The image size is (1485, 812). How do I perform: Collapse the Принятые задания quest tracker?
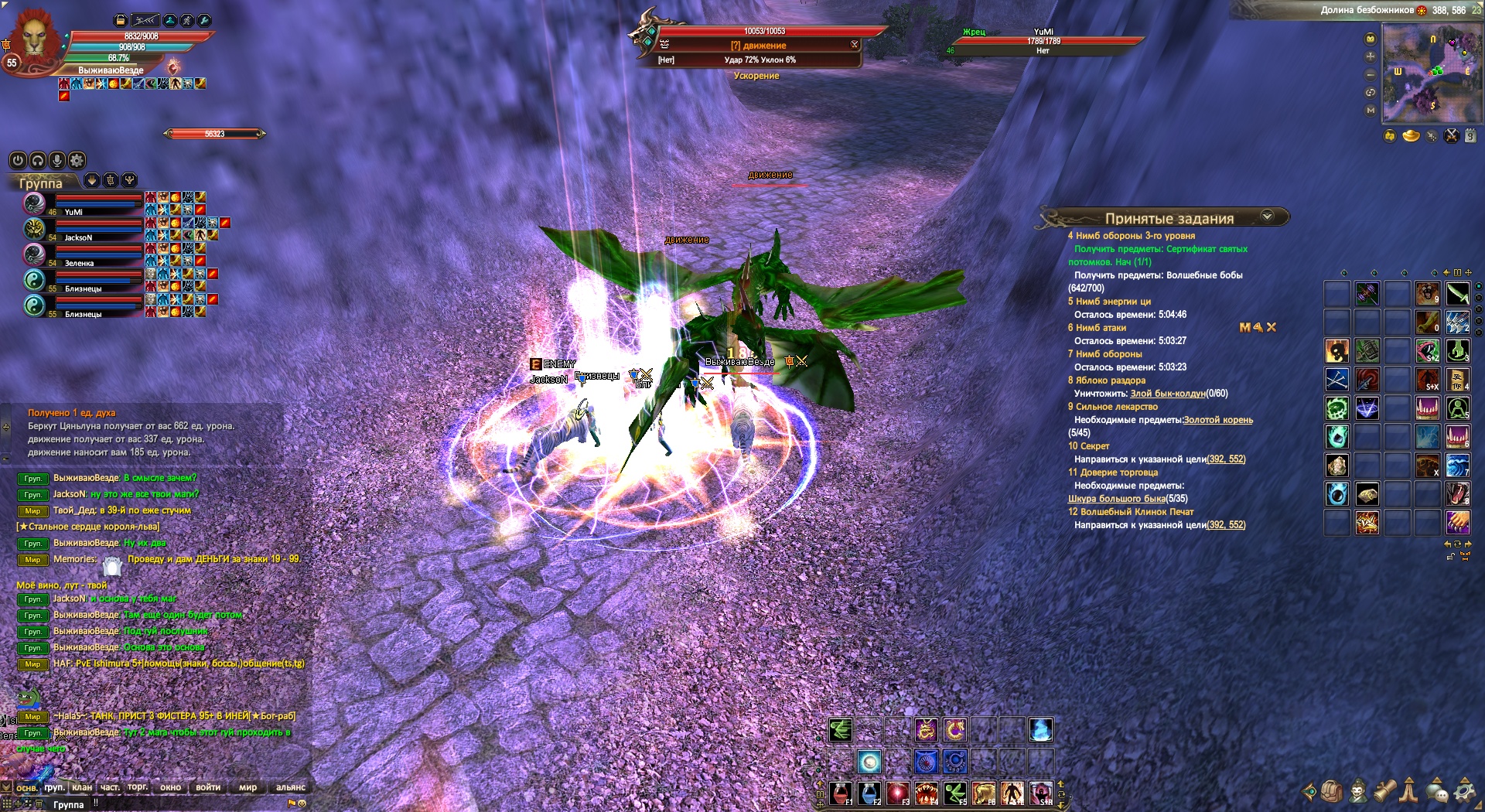pyautogui.click(x=1267, y=217)
